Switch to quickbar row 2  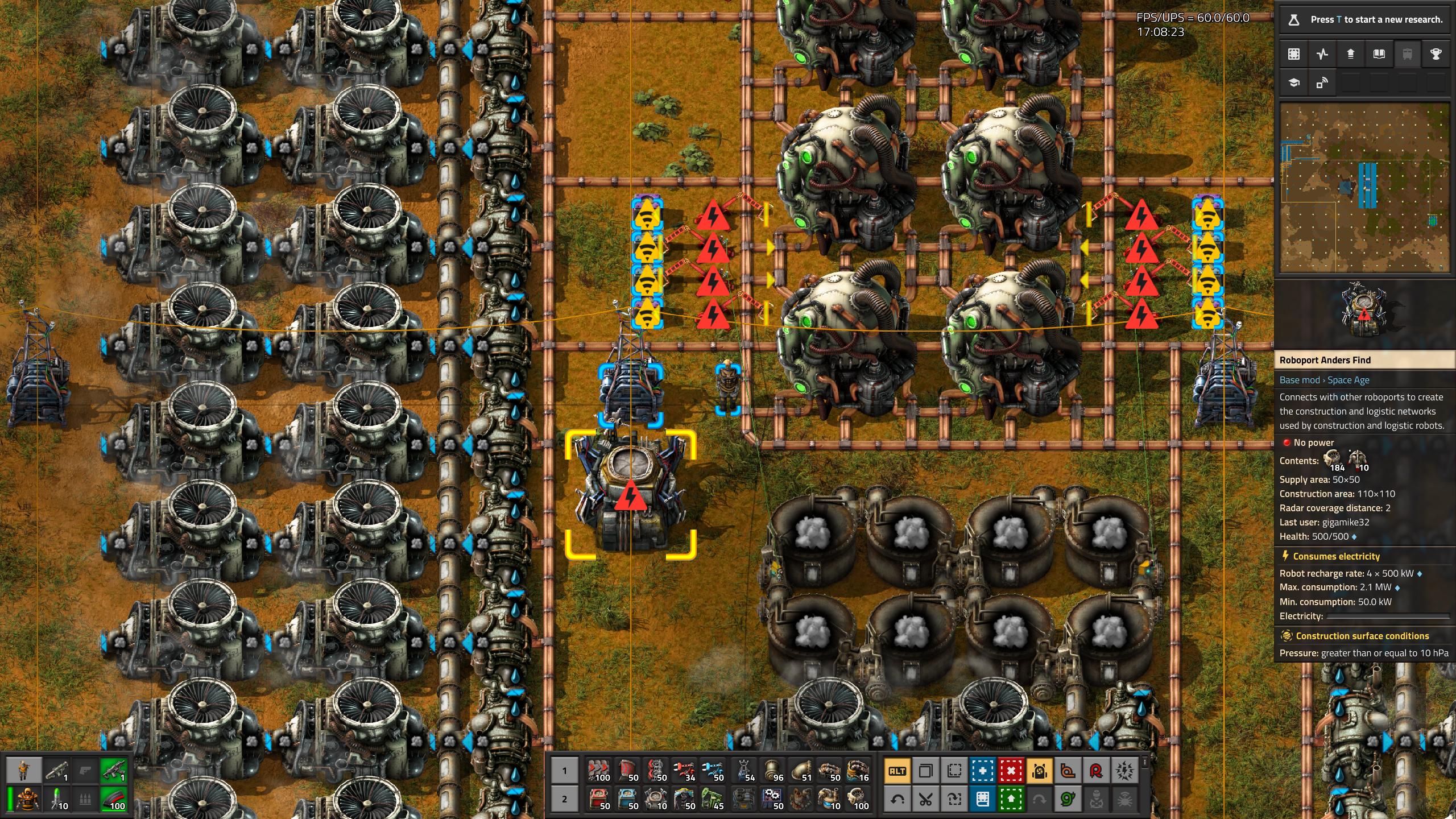tap(564, 799)
